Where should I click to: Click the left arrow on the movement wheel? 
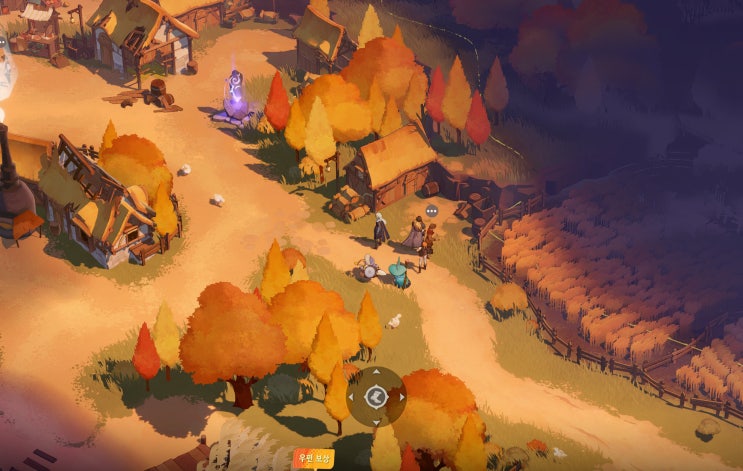[x=352, y=398]
